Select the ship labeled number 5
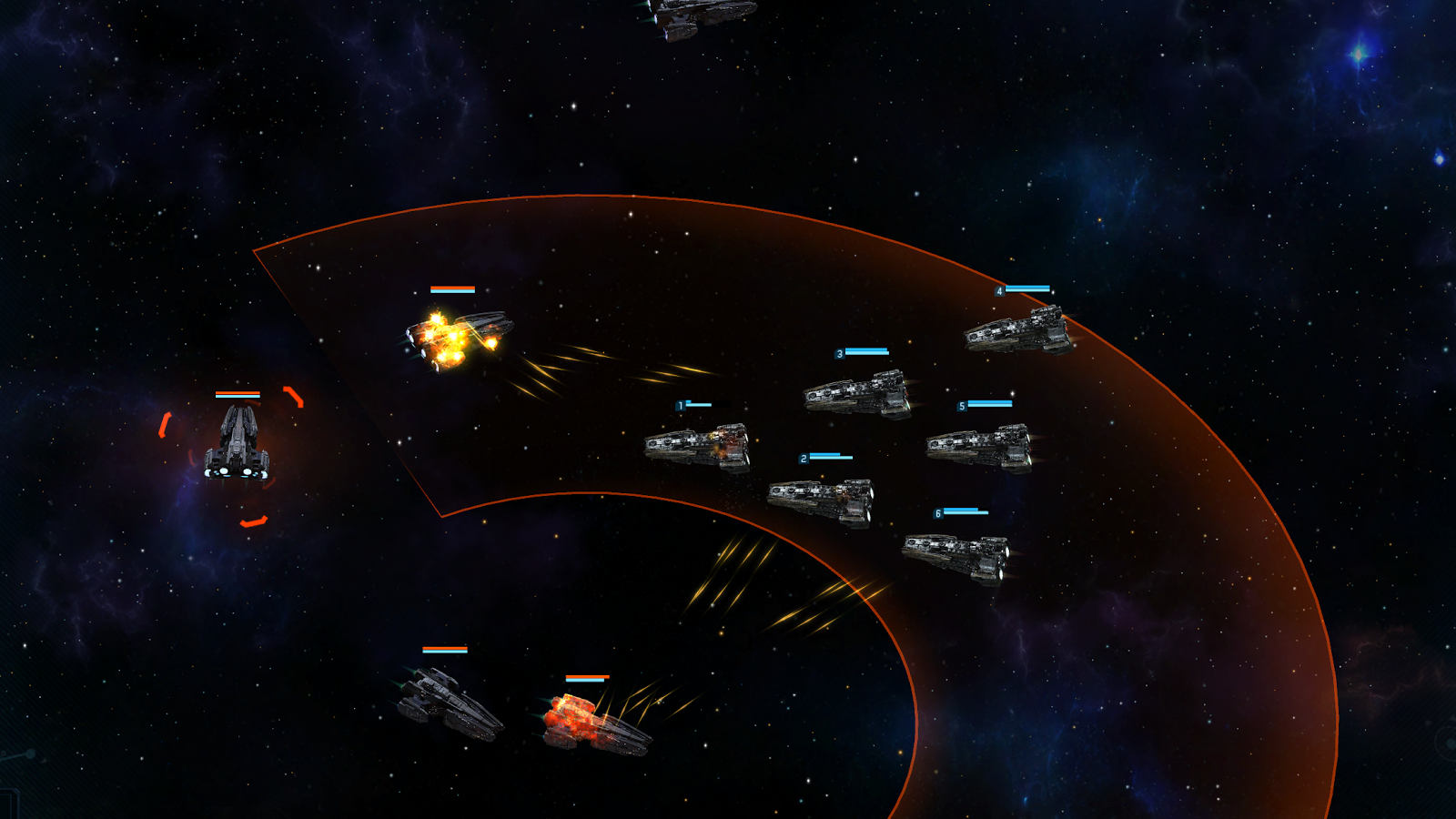The image size is (1456, 819). click(x=979, y=447)
